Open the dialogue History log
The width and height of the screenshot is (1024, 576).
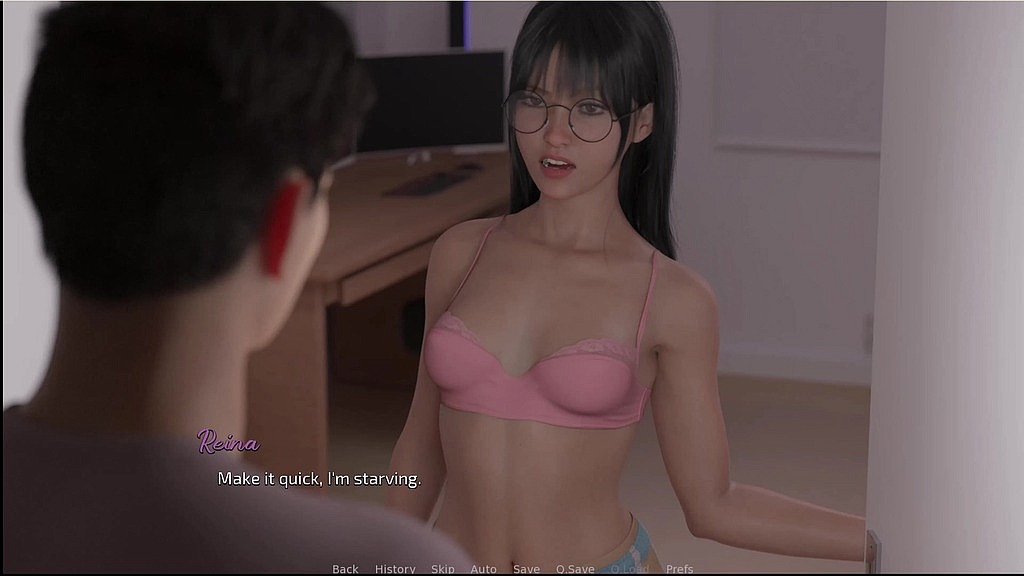click(395, 569)
